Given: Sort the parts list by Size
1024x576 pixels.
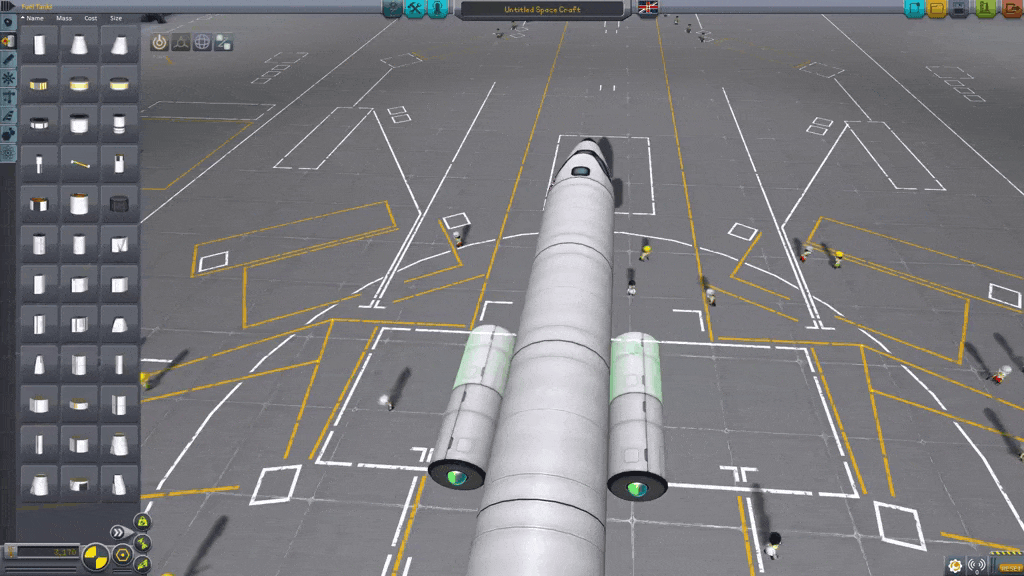Looking at the screenshot, I should coord(116,18).
